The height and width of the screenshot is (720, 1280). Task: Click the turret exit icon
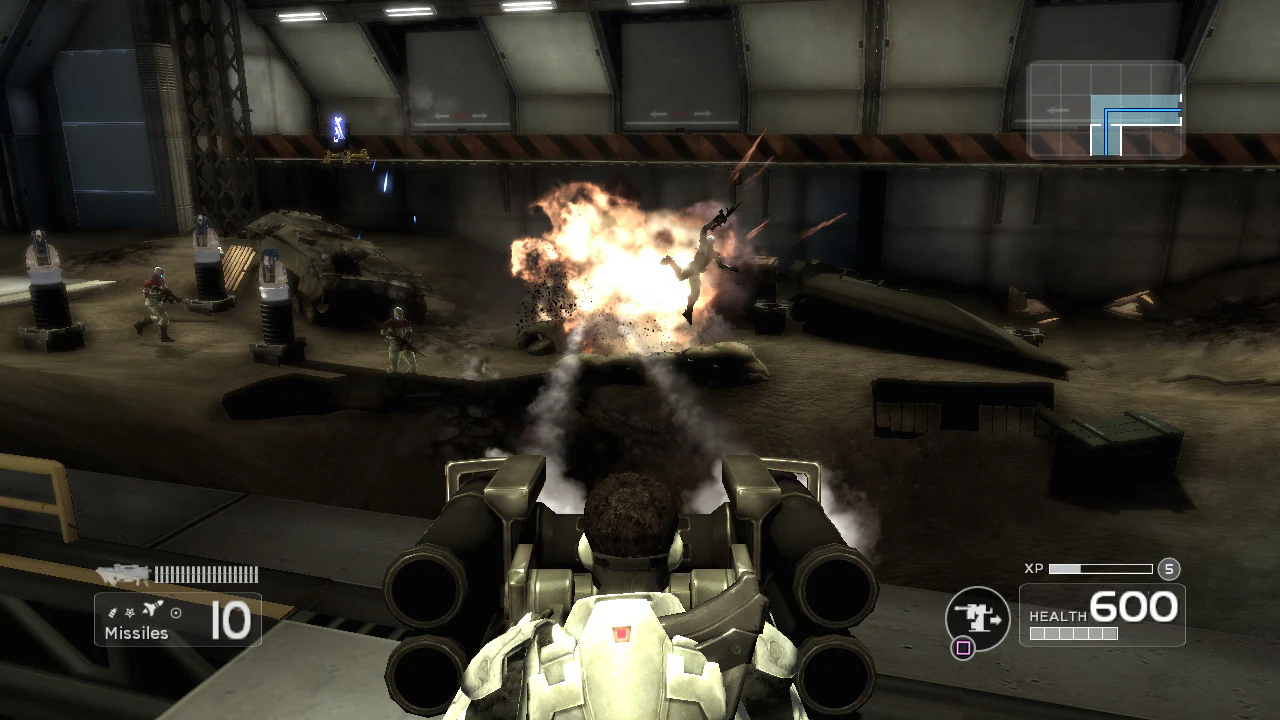pyautogui.click(x=975, y=615)
